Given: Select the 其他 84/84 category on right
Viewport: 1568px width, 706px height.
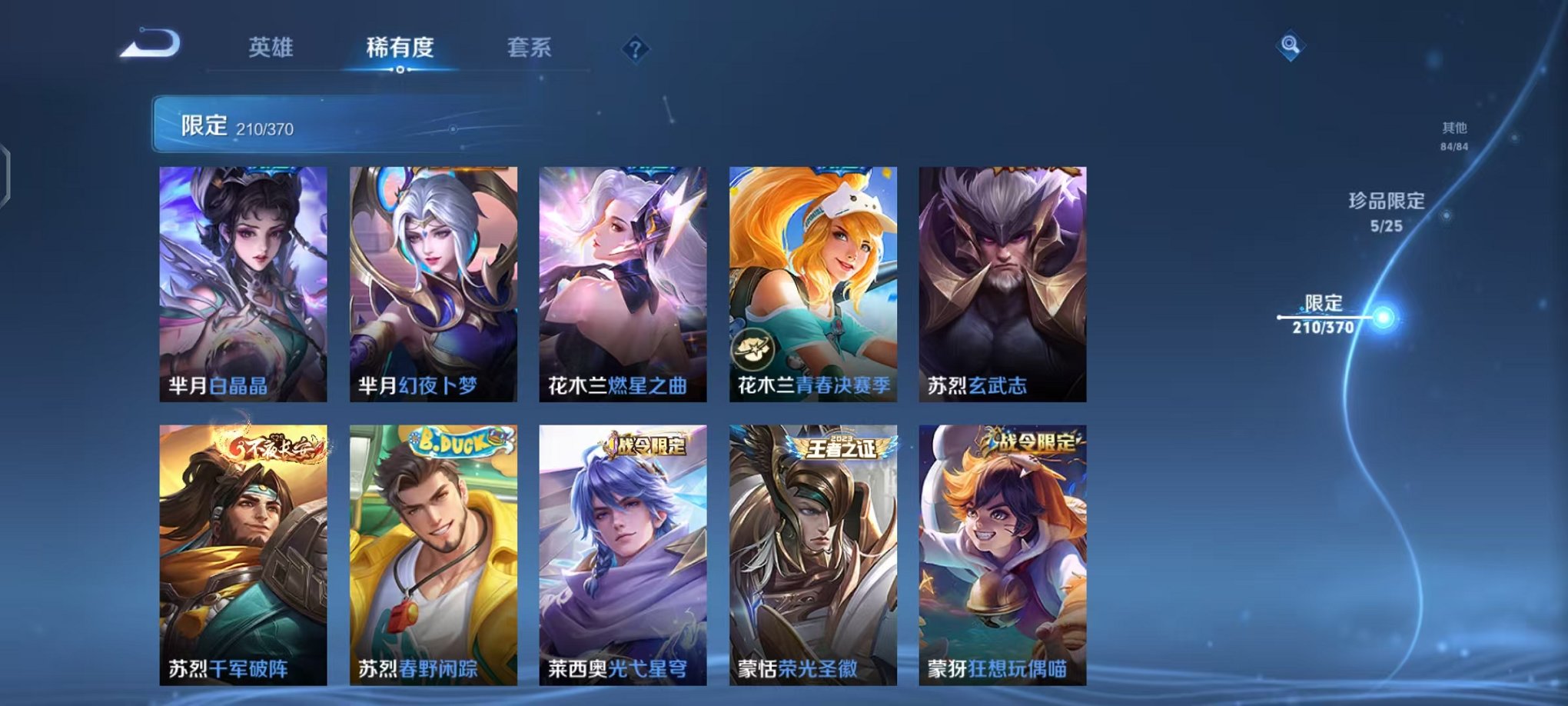Looking at the screenshot, I should coord(1456,138).
